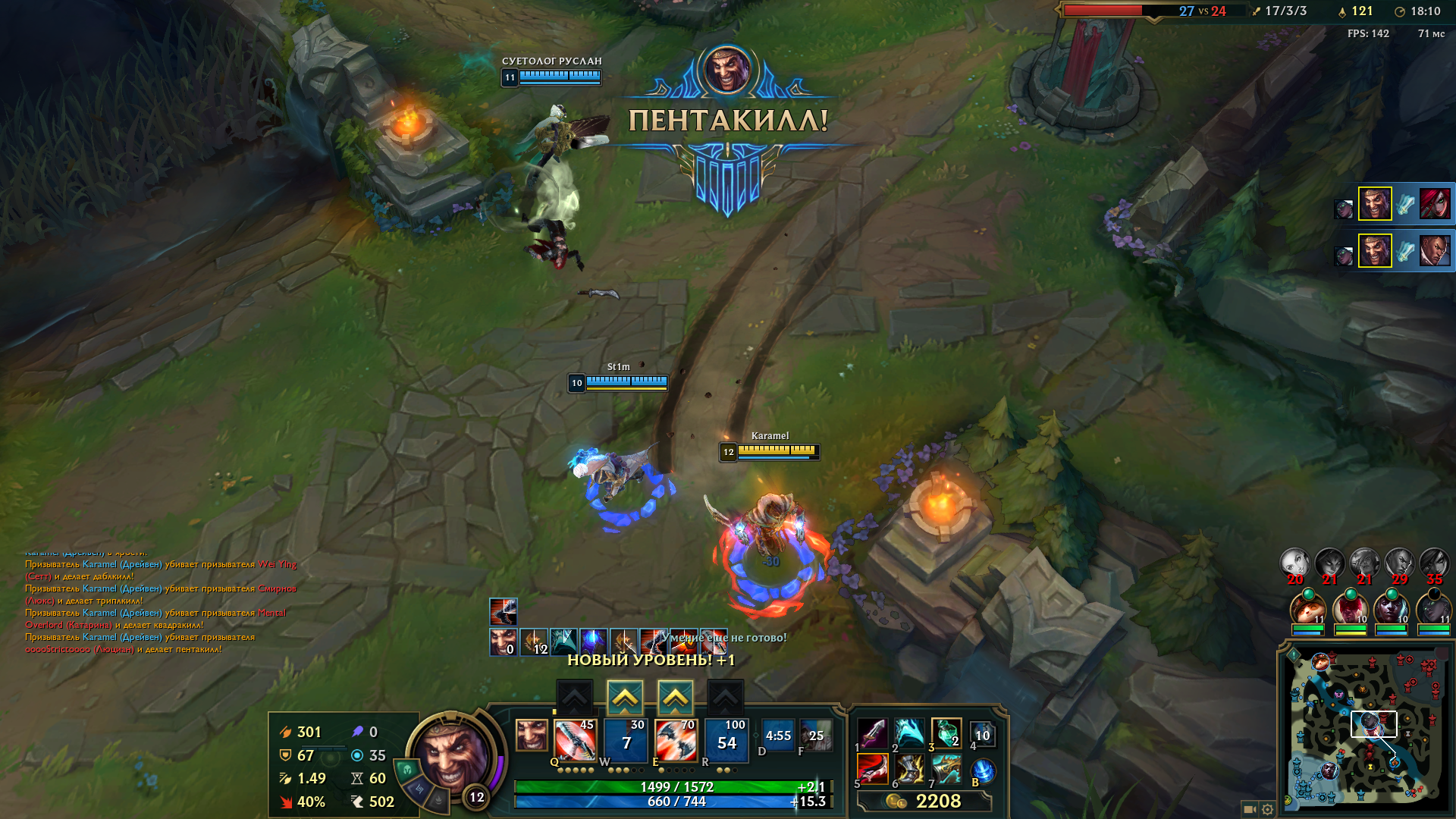Click the blue recall button
This screenshot has height=819, width=1456.
point(982,771)
